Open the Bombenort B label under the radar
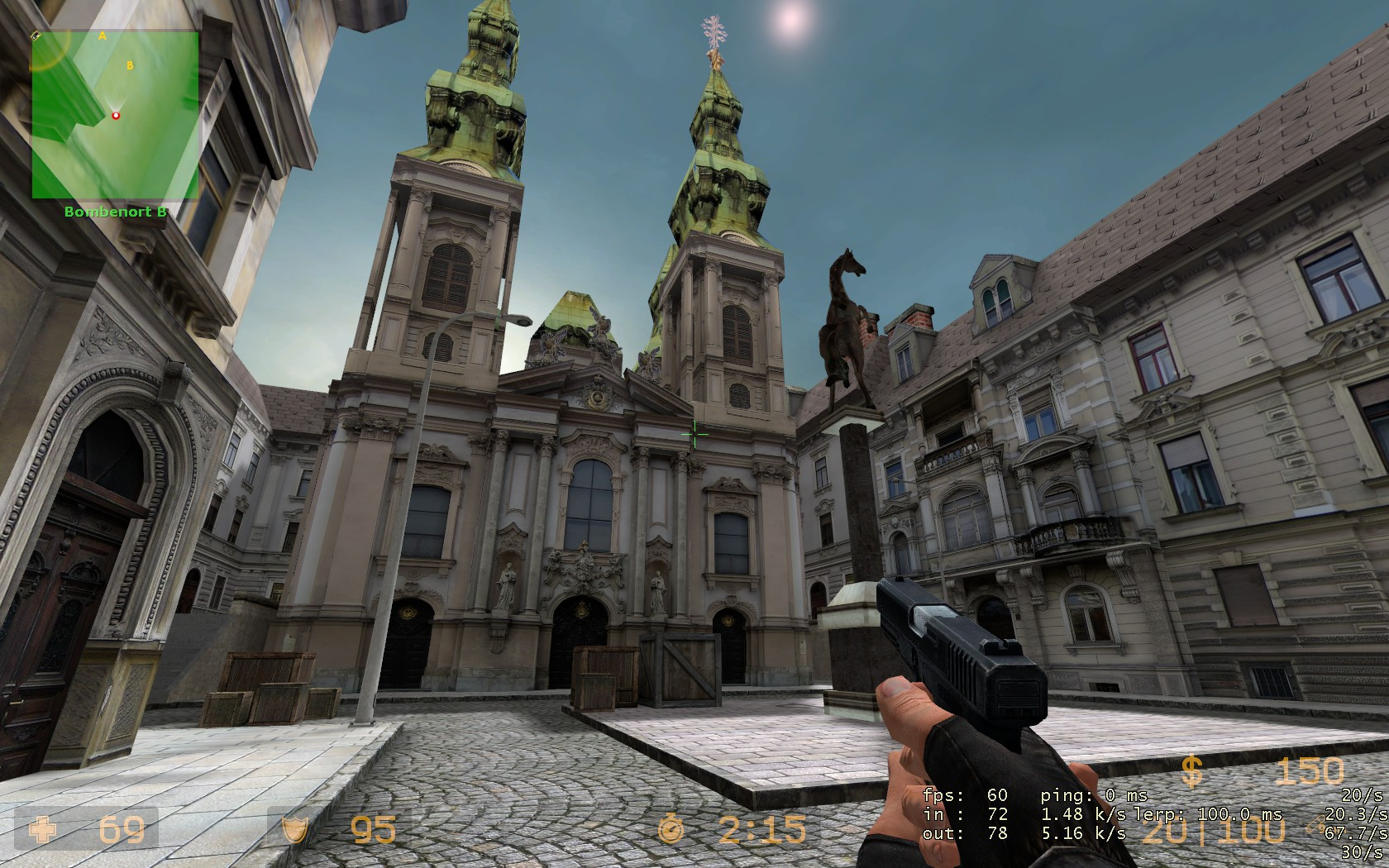Screen dimensions: 1389x868 coord(116,210)
